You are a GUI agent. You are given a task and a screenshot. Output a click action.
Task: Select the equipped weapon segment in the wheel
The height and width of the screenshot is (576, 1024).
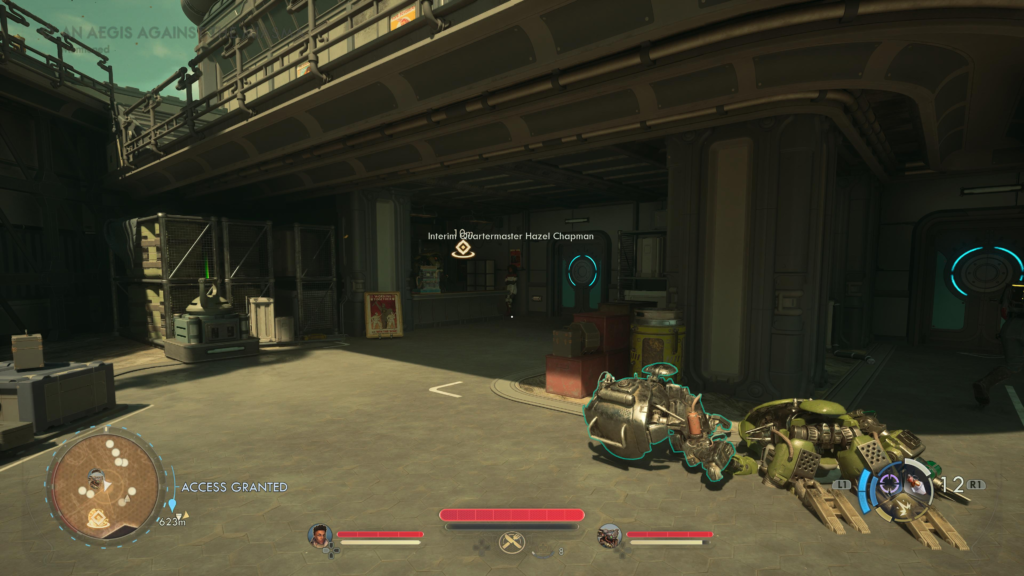[x=917, y=485]
